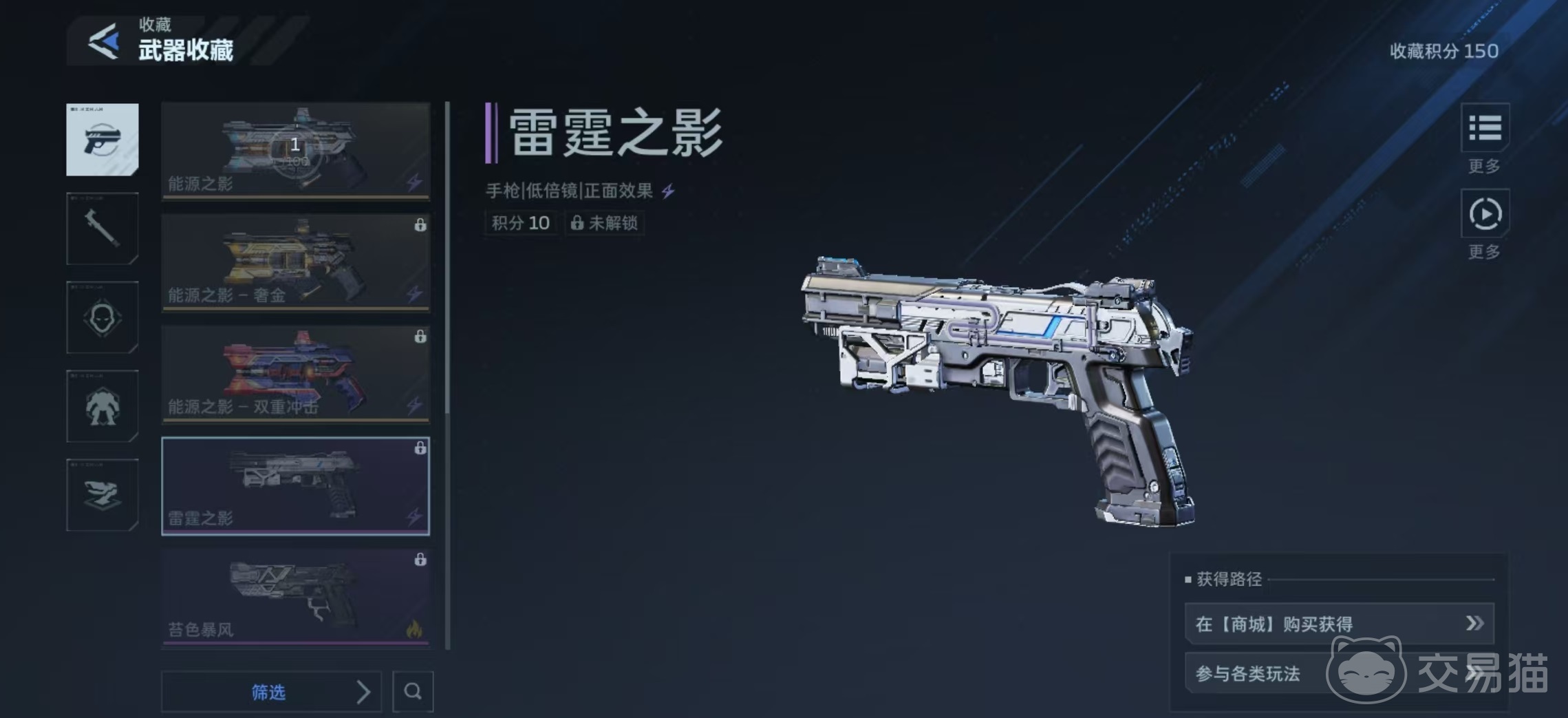Go to 在【商城】购买获得 path
Image resolution: width=1568 pixels, height=718 pixels.
(x=1339, y=624)
